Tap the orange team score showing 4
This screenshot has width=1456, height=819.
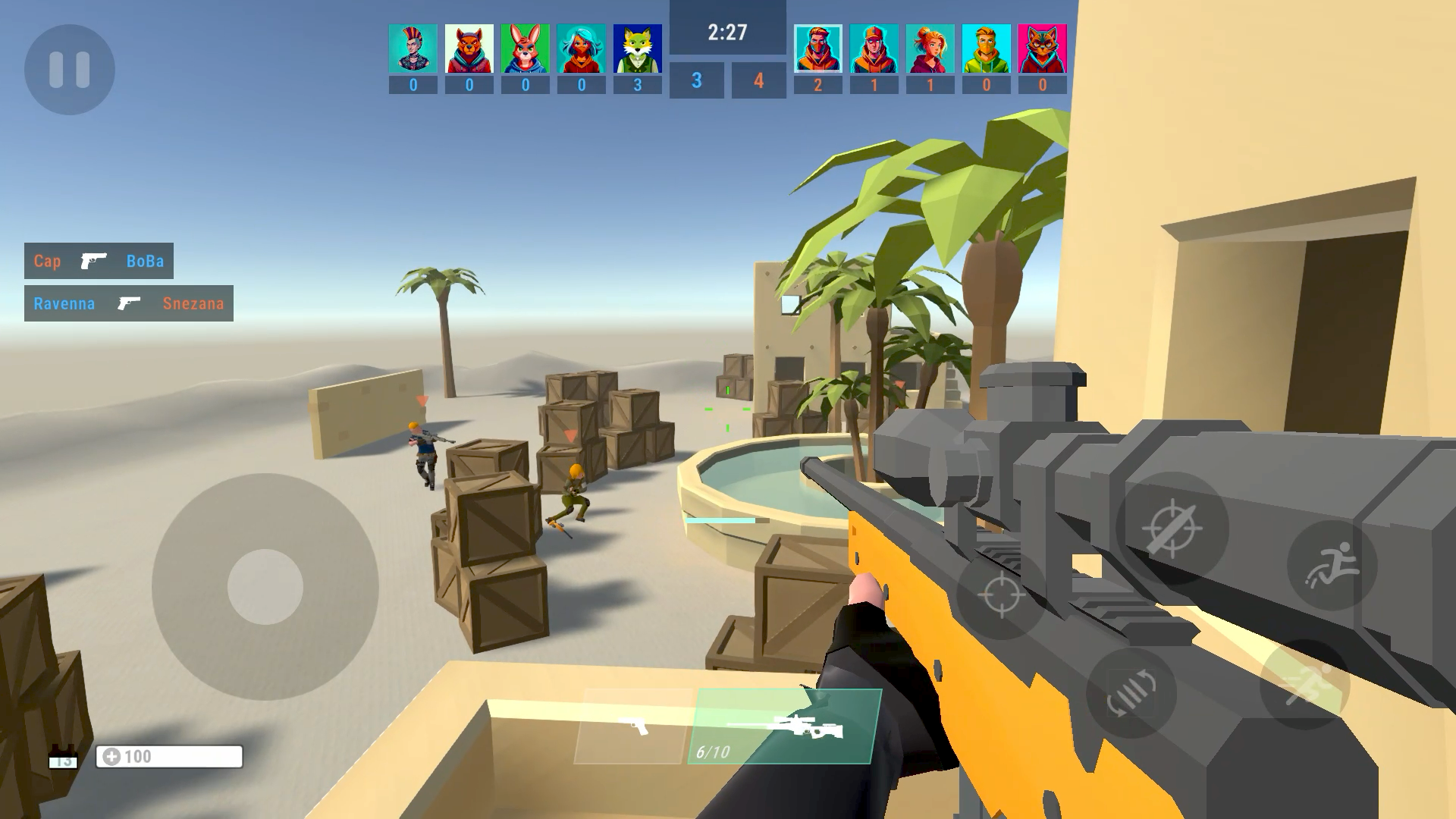coord(758,81)
